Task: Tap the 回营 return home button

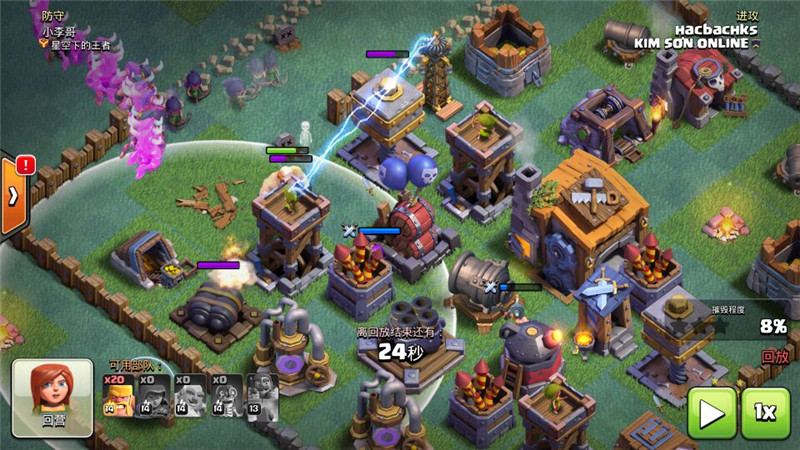Action: pyautogui.click(x=52, y=398)
